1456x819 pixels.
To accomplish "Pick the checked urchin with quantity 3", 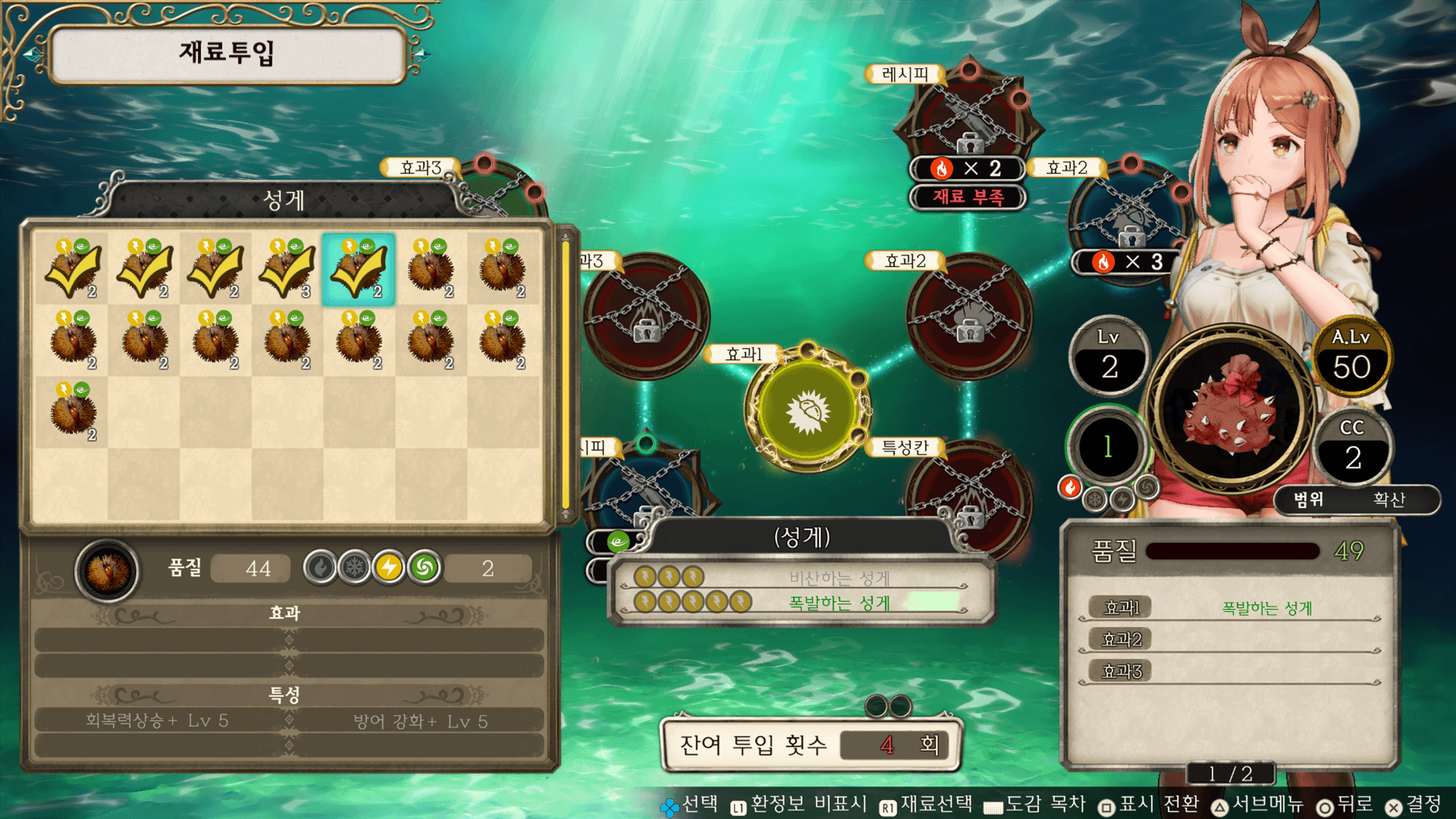I will point(287,269).
